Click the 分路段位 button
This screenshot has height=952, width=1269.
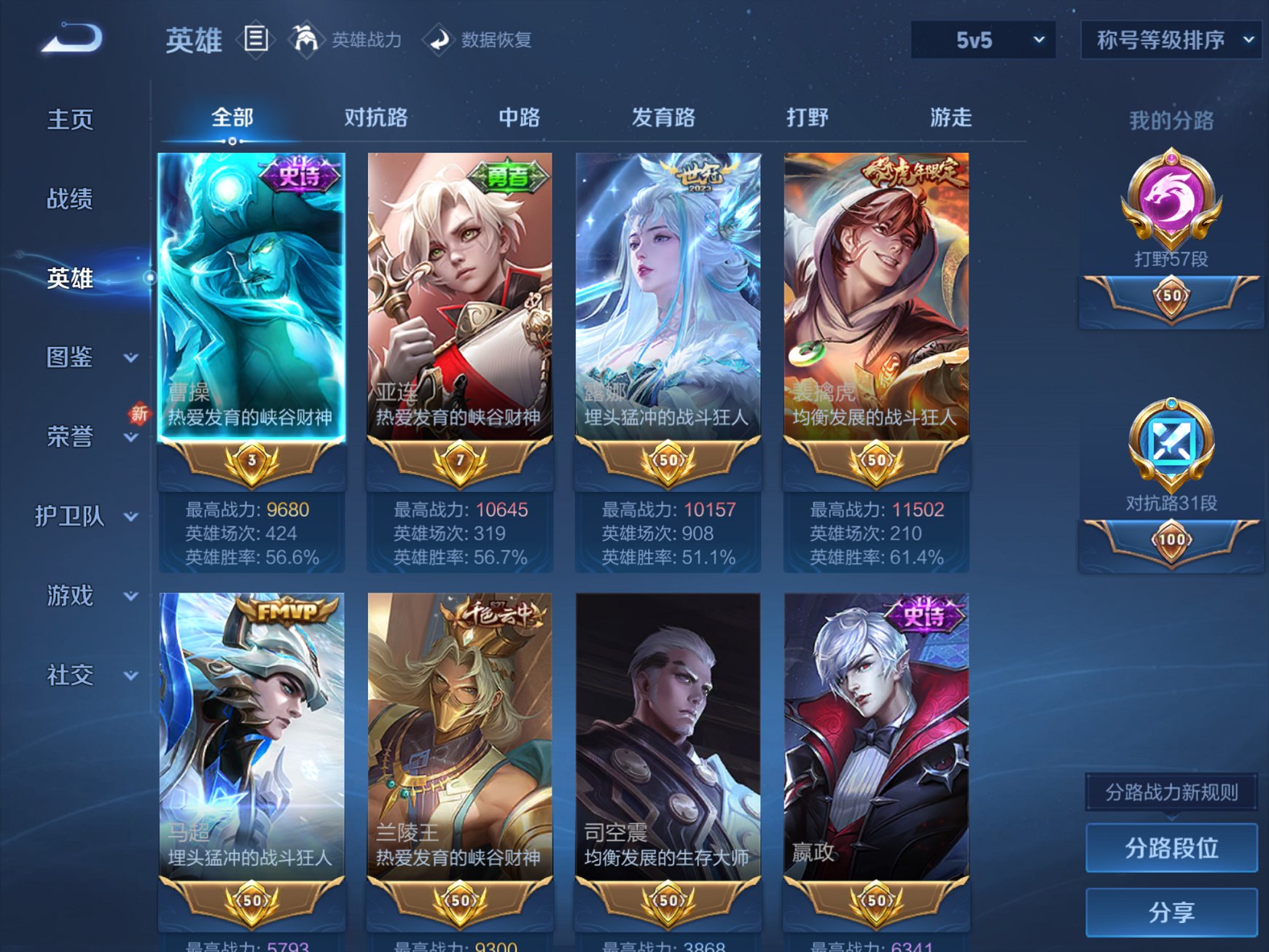1171,848
